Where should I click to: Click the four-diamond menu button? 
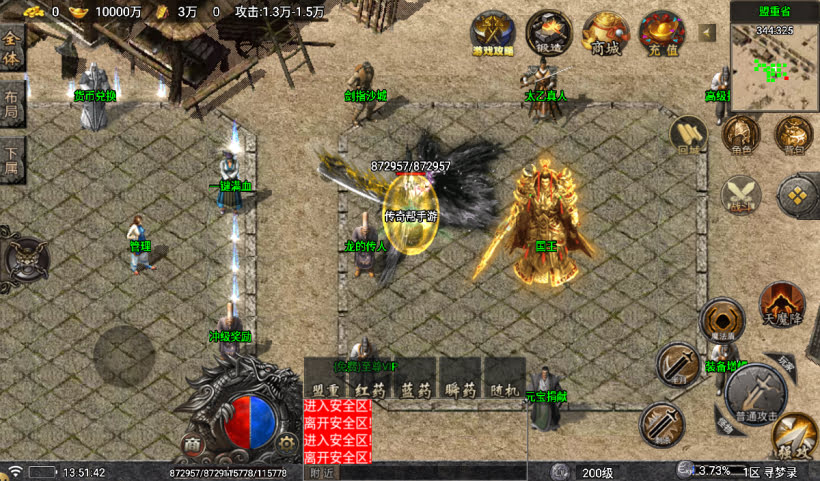tap(797, 193)
